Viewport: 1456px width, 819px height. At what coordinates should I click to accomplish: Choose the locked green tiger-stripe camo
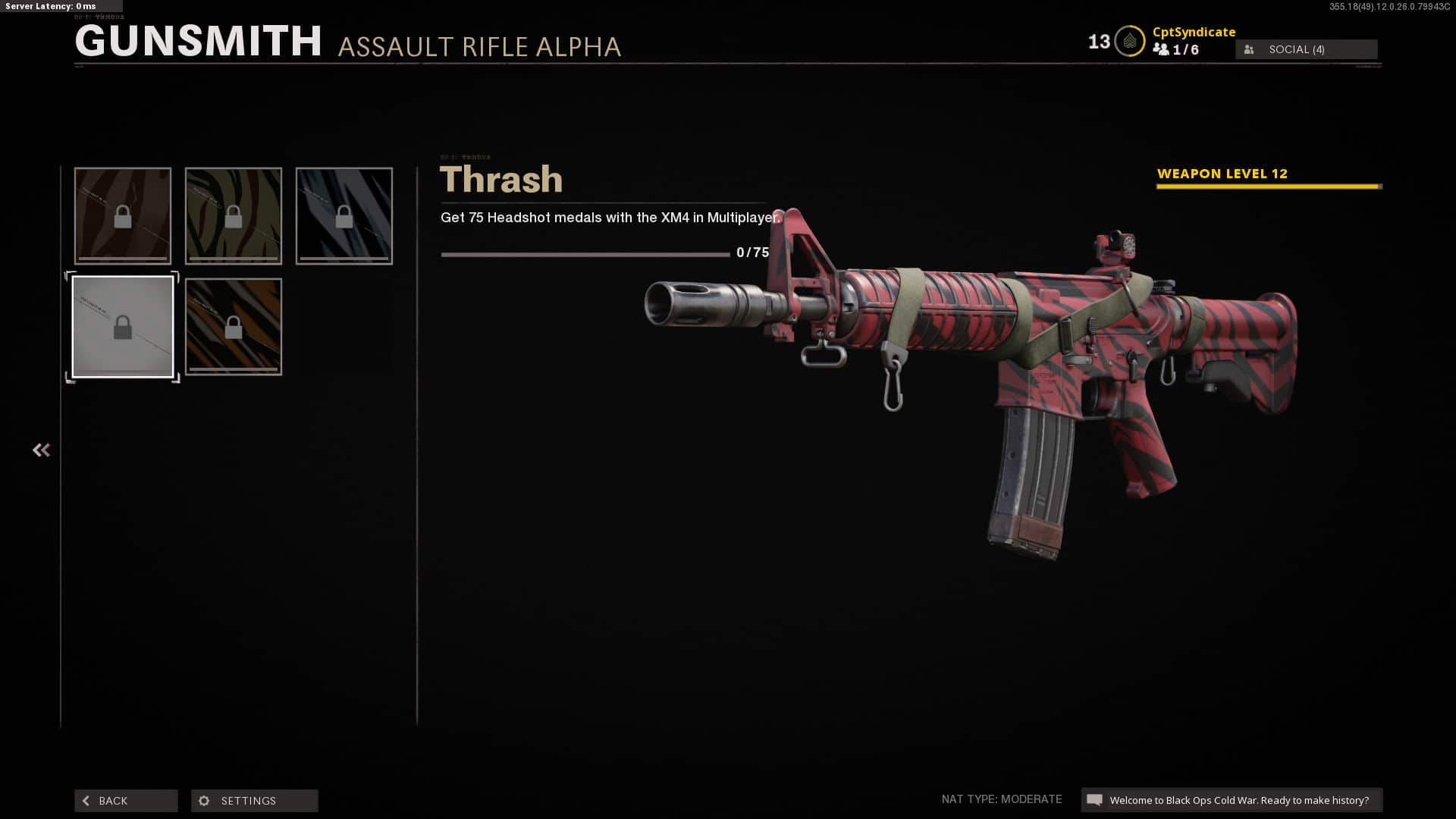click(234, 216)
